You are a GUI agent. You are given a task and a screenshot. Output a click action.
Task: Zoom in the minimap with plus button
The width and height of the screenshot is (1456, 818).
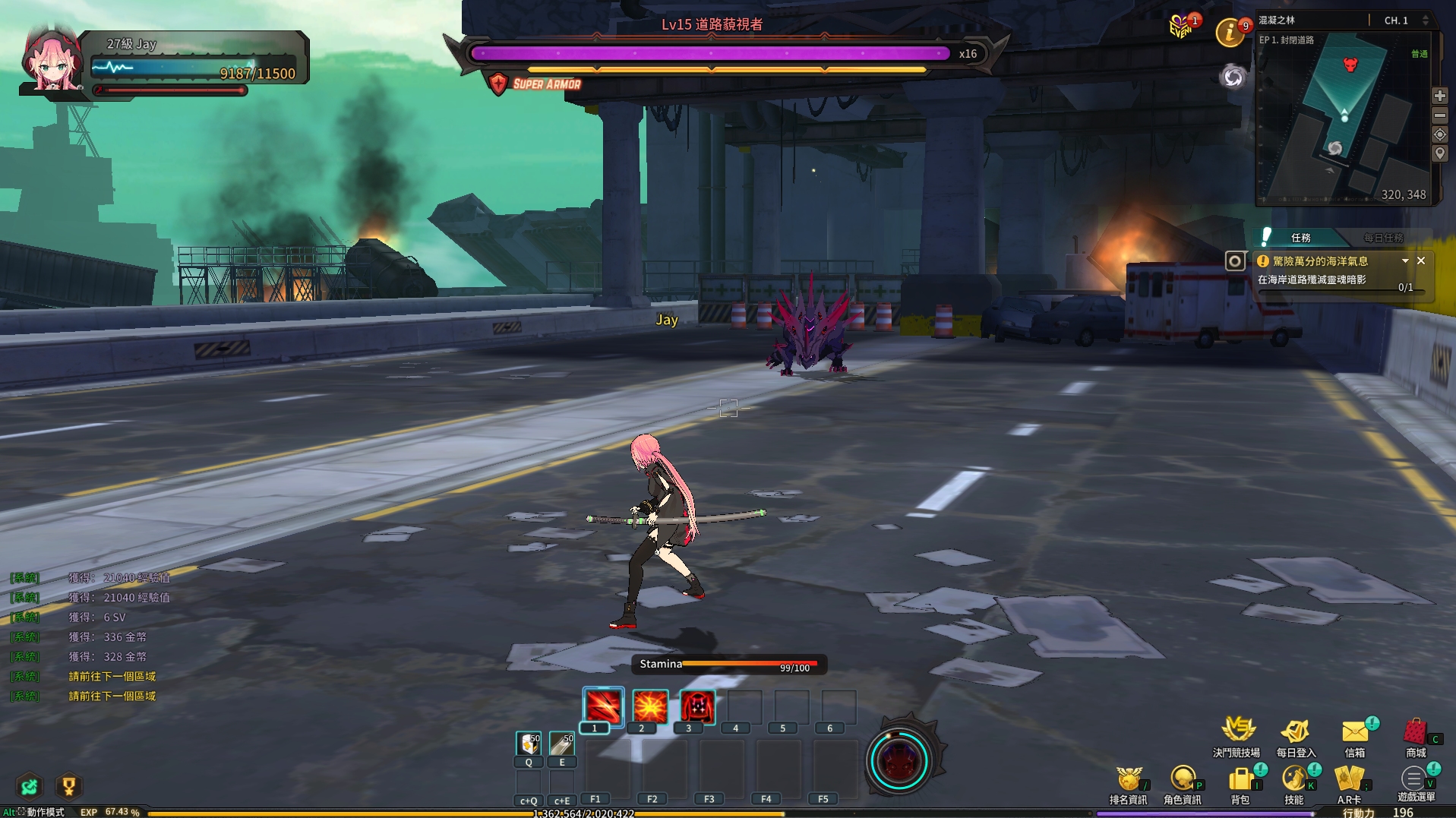pyautogui.click(x=1439, y=96)
